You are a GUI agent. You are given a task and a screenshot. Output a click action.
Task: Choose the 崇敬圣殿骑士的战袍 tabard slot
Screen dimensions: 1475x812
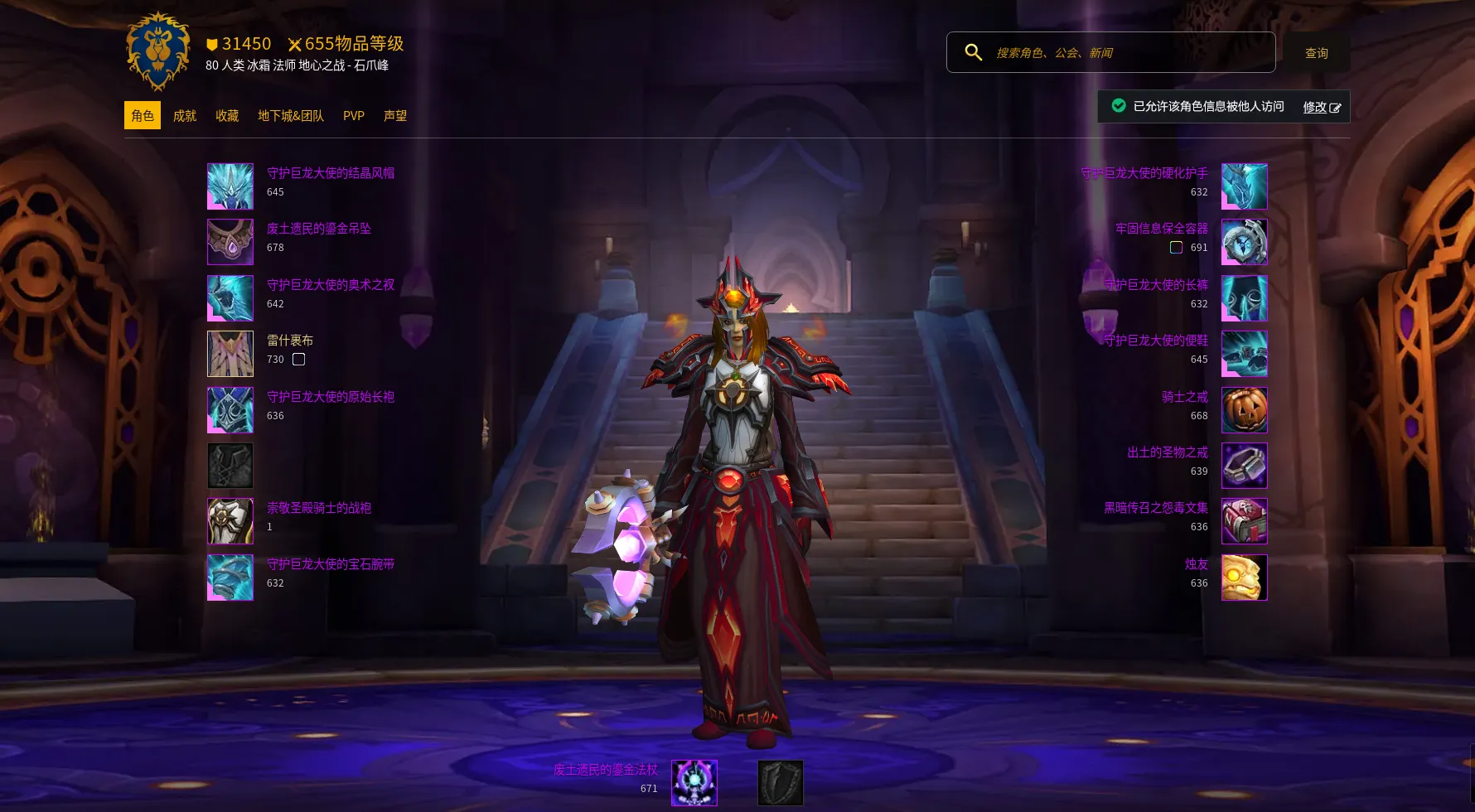coord(230,521)
